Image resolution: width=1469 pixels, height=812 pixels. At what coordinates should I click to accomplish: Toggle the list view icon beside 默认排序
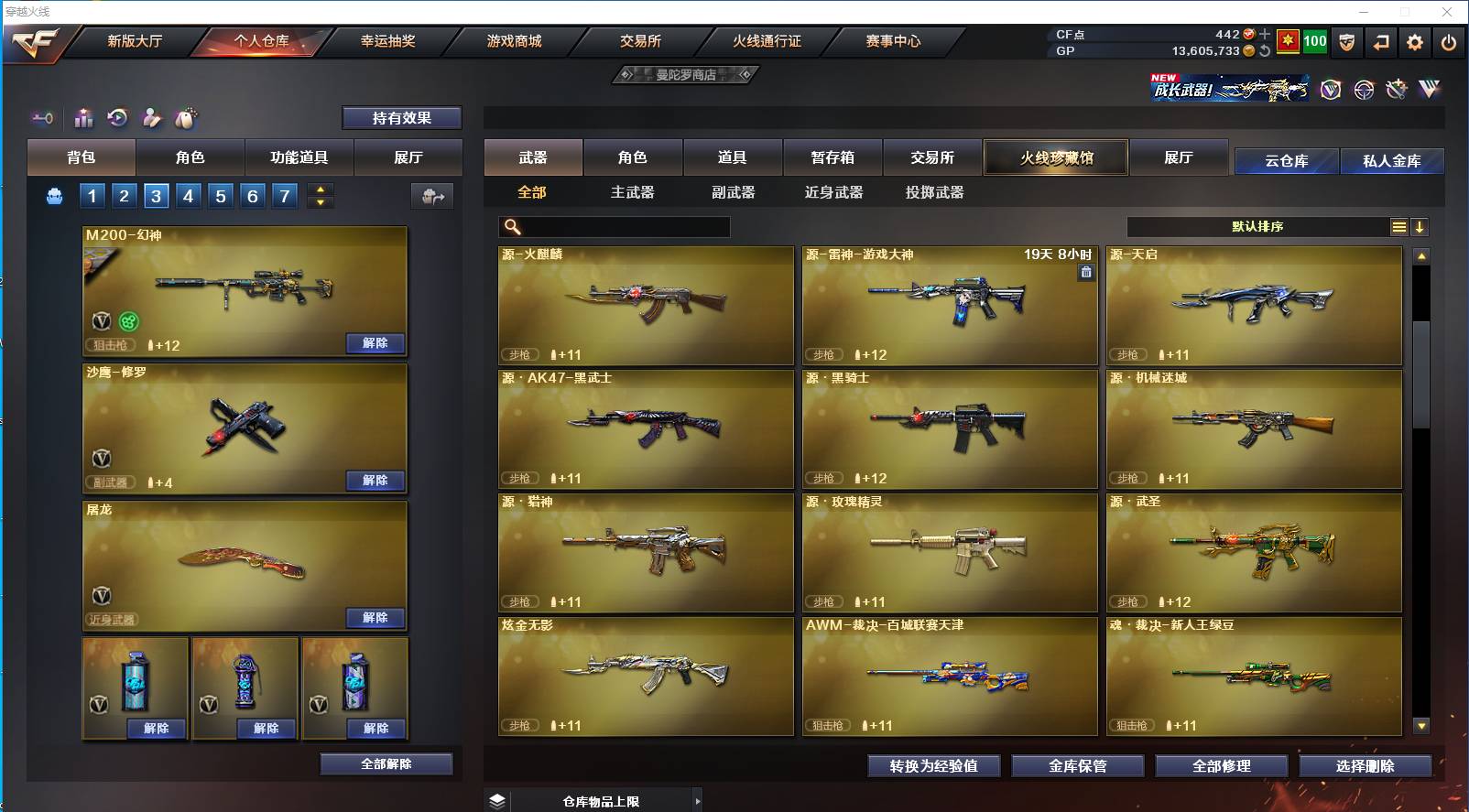click(1399, 226)
